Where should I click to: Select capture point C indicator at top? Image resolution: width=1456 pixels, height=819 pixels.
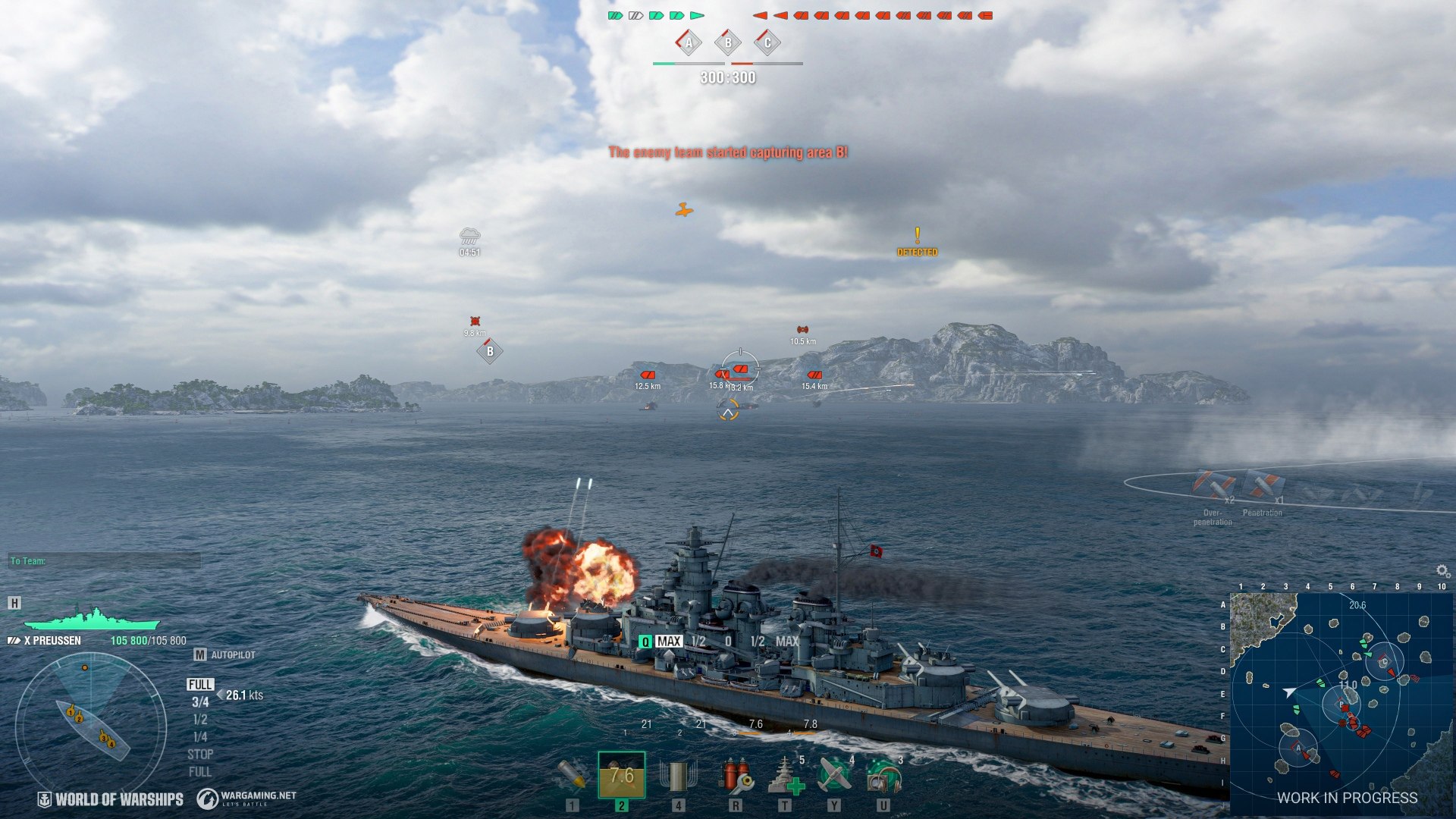767,42
